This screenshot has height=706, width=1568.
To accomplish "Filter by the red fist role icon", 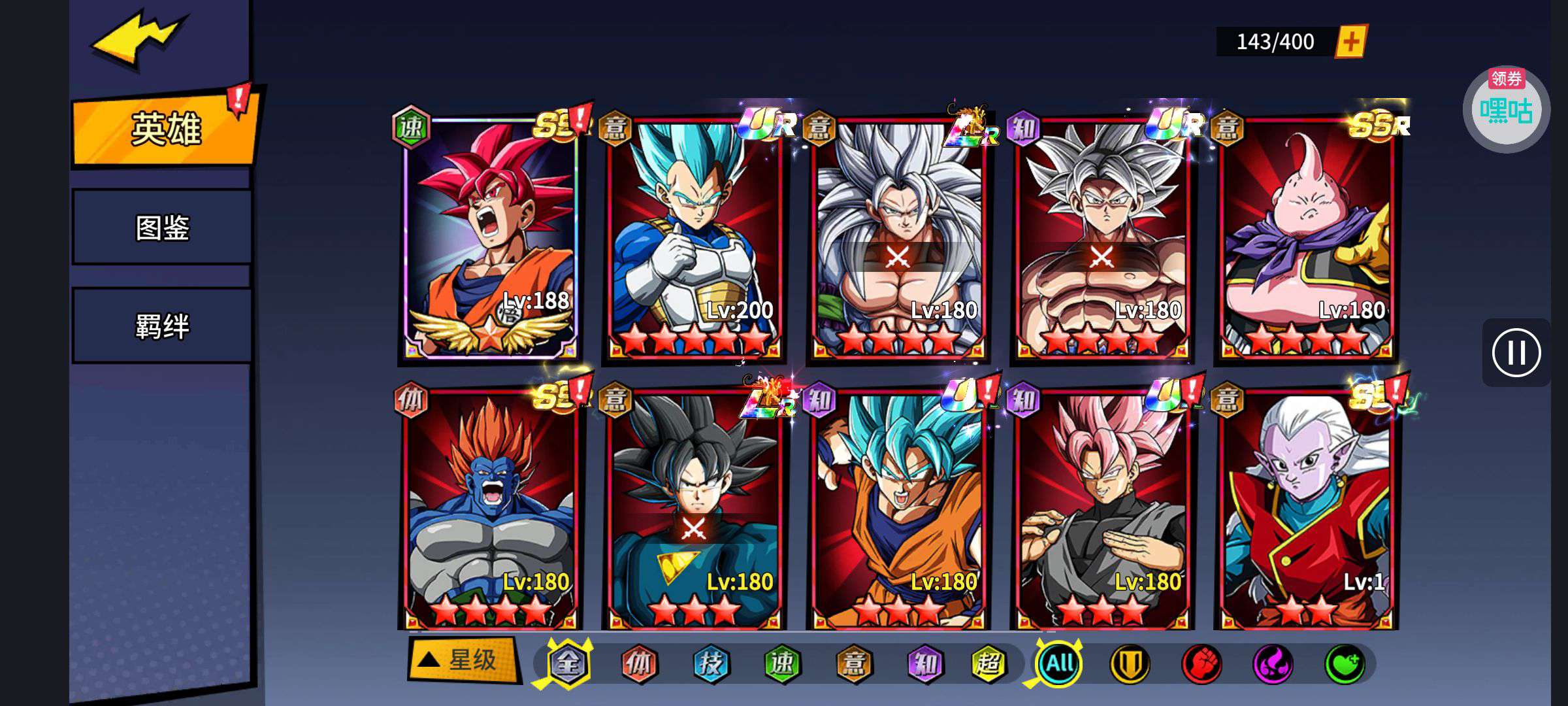I will [x=1201, y=664].
